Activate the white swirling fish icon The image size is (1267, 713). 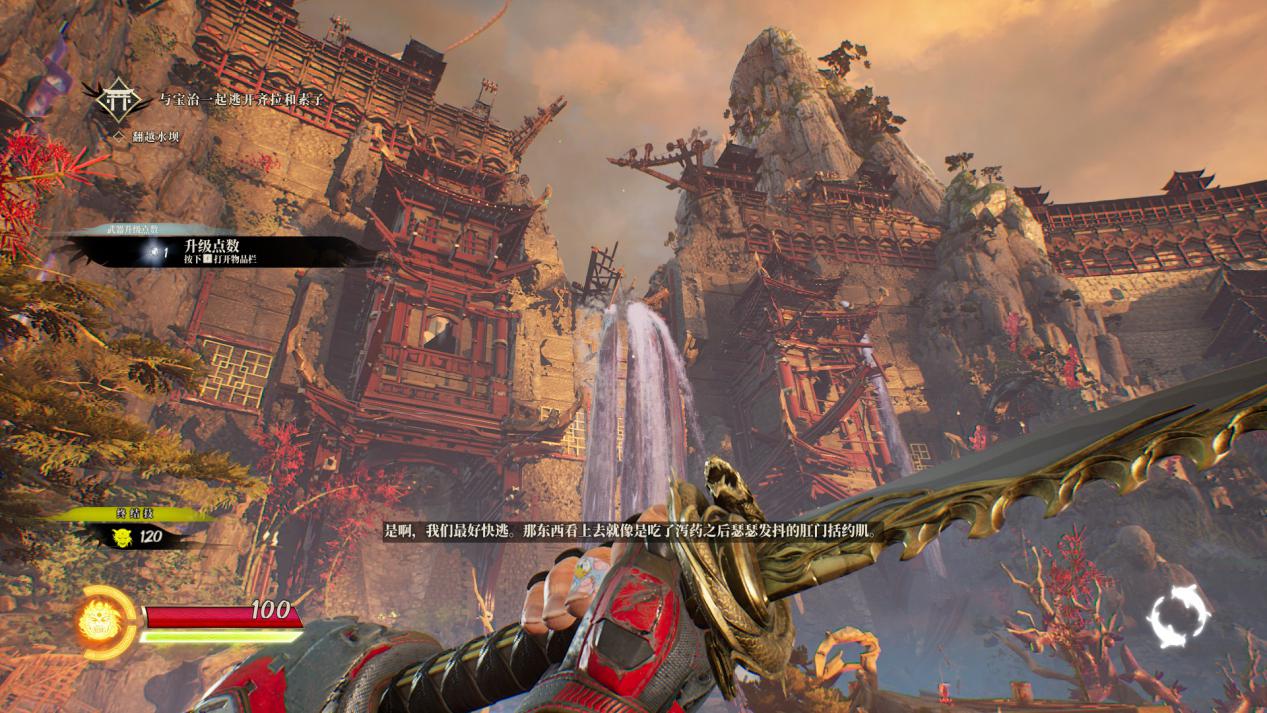[1177, 617]
